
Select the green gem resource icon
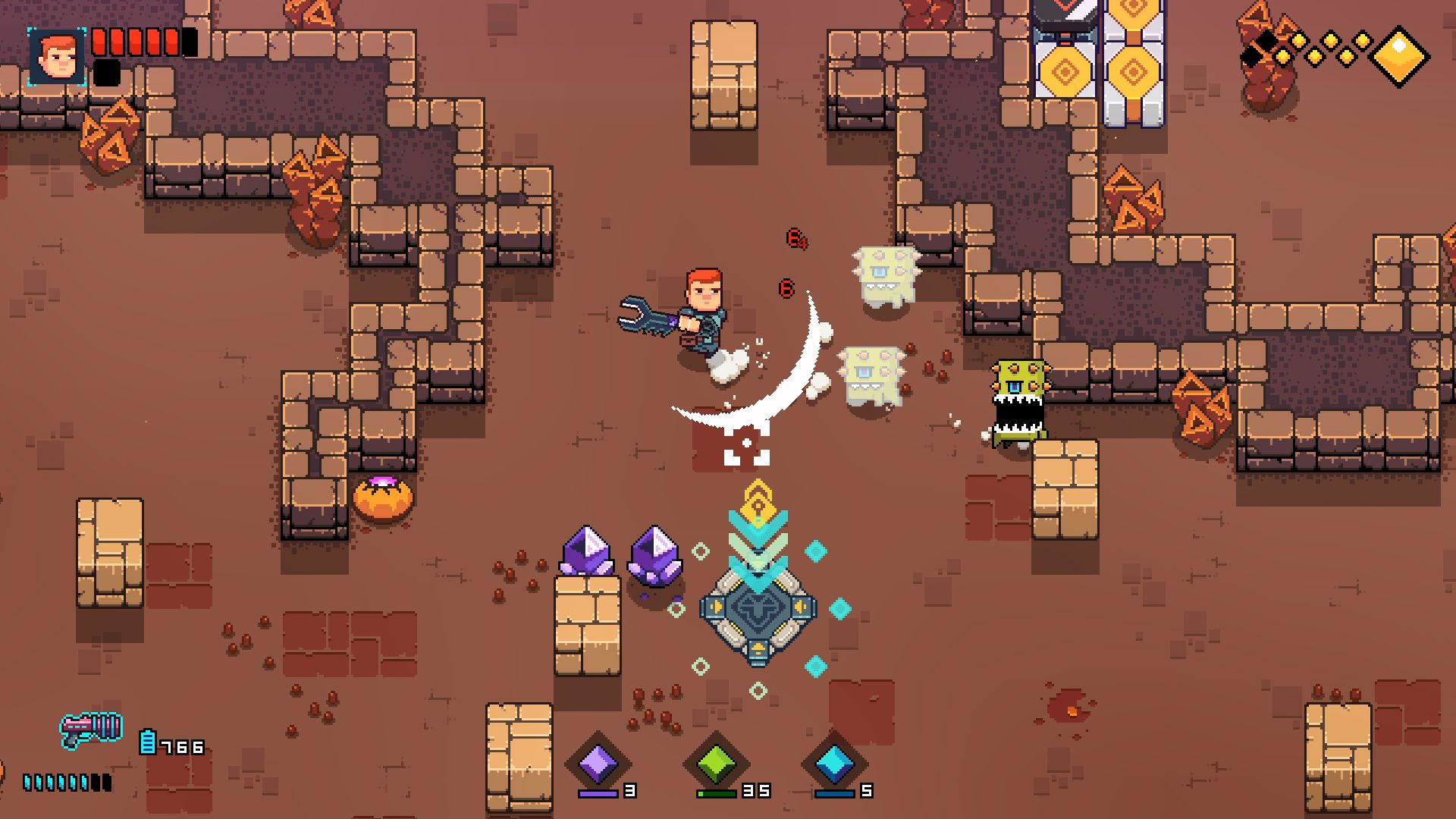tap(715, 763)
